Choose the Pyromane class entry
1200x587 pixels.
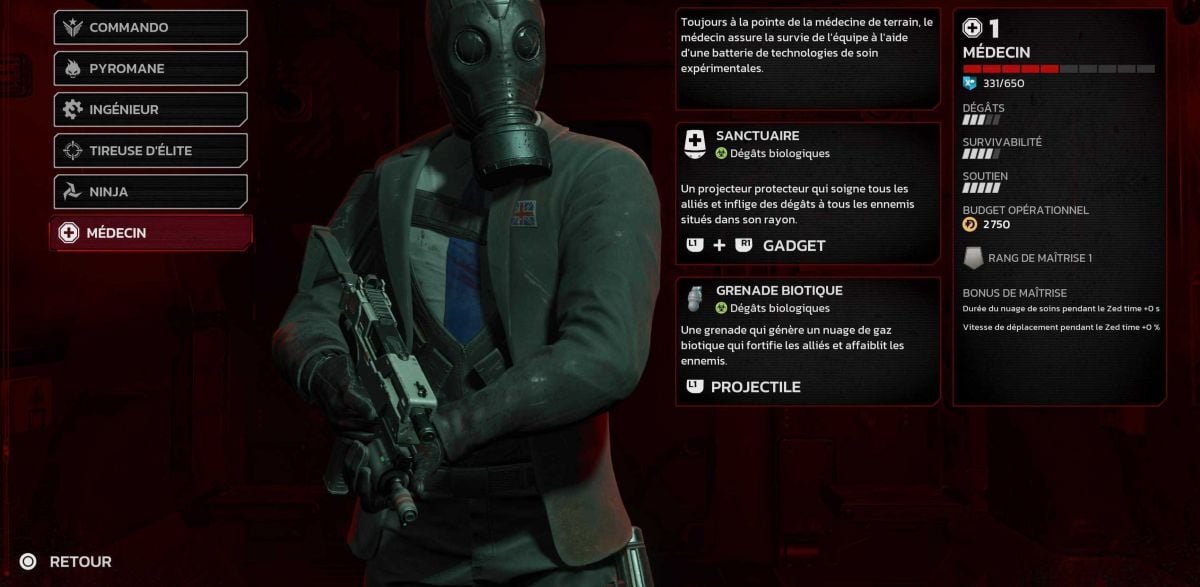point(150,69)
